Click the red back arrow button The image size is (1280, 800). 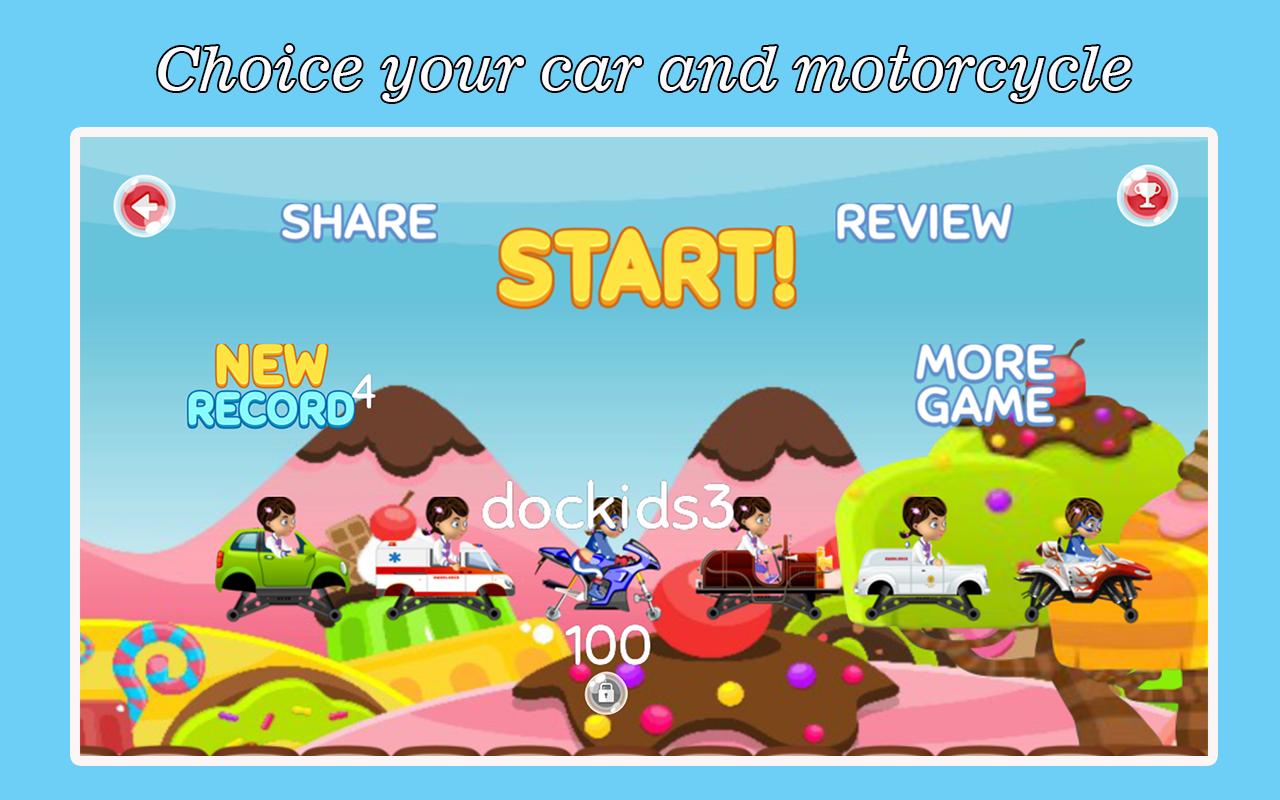[143, 205]
